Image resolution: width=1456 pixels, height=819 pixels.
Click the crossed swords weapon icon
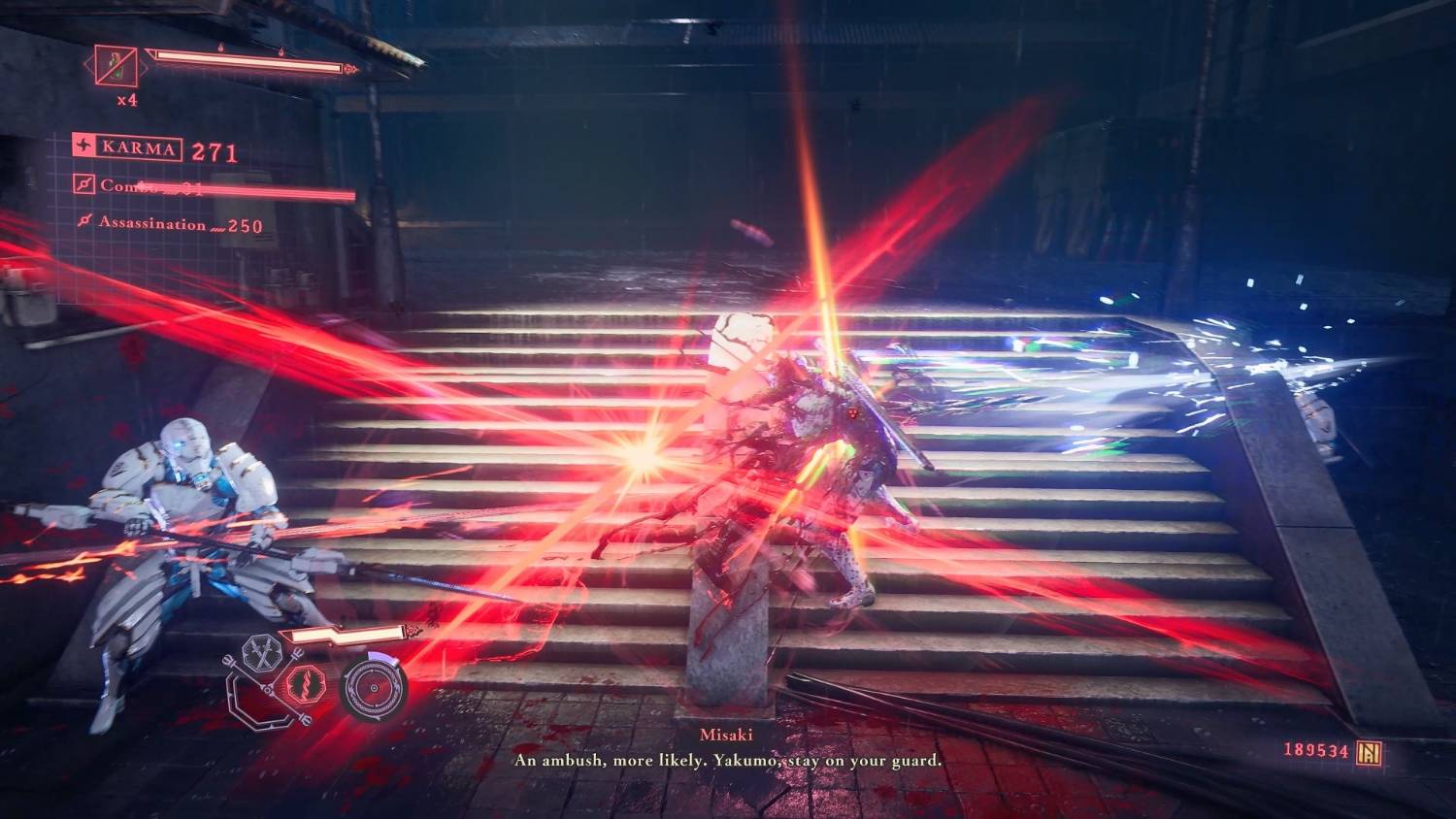pyautogui.click(x=261, y=654)
